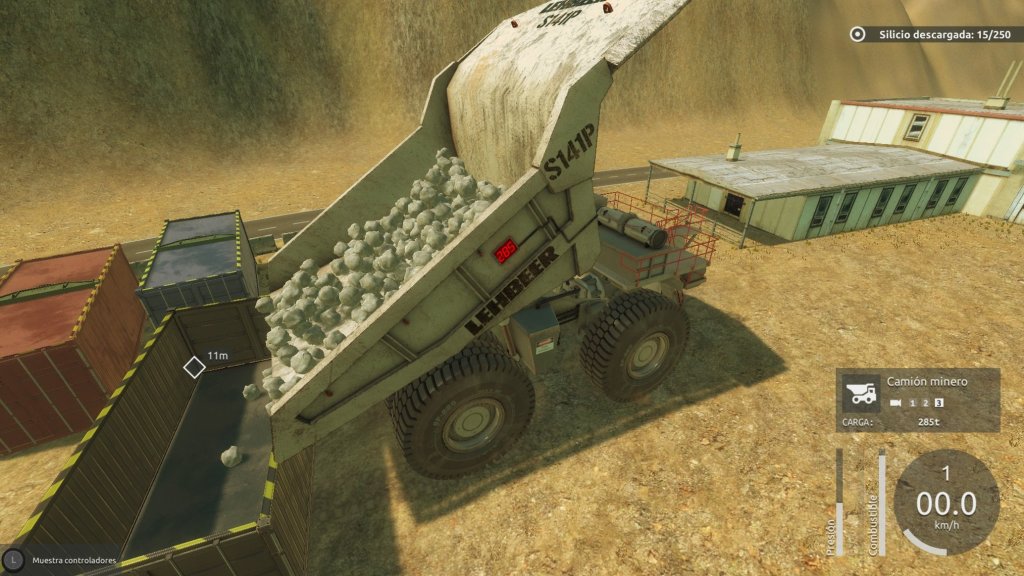Click the Camión minero vehicle icon

(x=862, y=392)
